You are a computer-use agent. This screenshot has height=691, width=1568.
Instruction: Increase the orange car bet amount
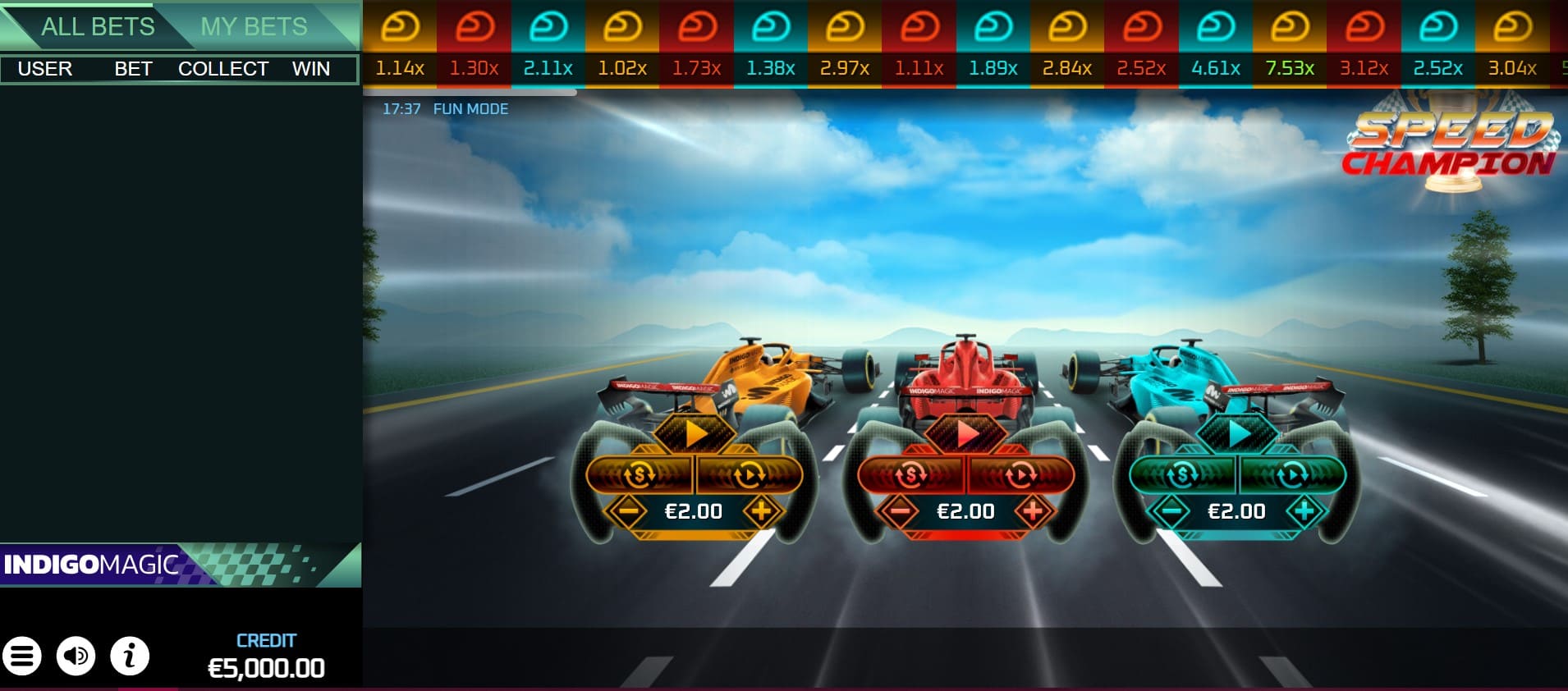(761, 511)
